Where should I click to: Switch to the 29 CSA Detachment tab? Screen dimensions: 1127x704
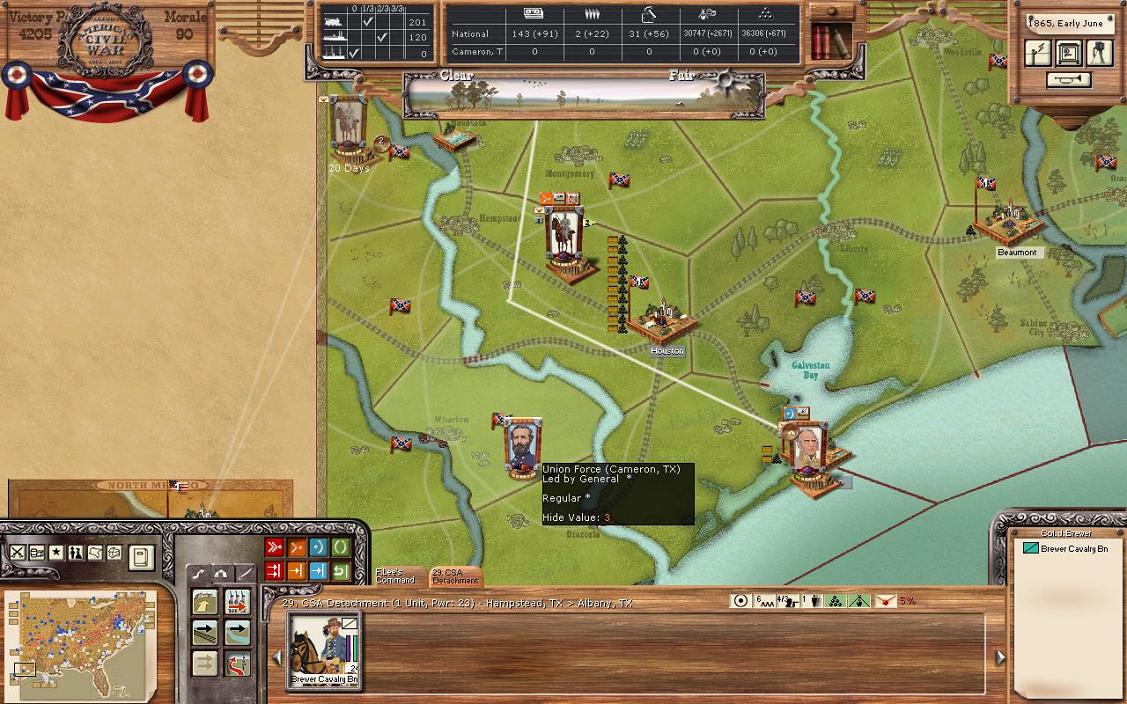(454, 577)
